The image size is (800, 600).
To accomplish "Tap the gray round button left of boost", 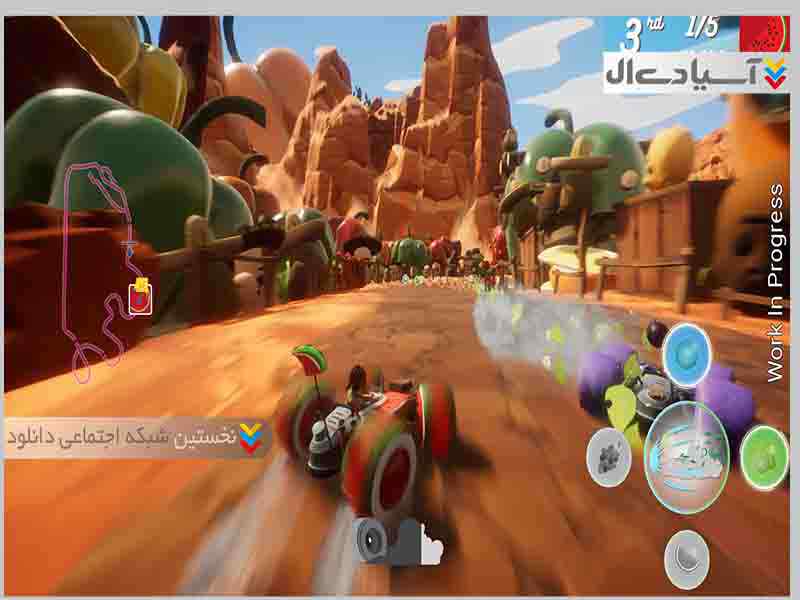I will (608, 457).
